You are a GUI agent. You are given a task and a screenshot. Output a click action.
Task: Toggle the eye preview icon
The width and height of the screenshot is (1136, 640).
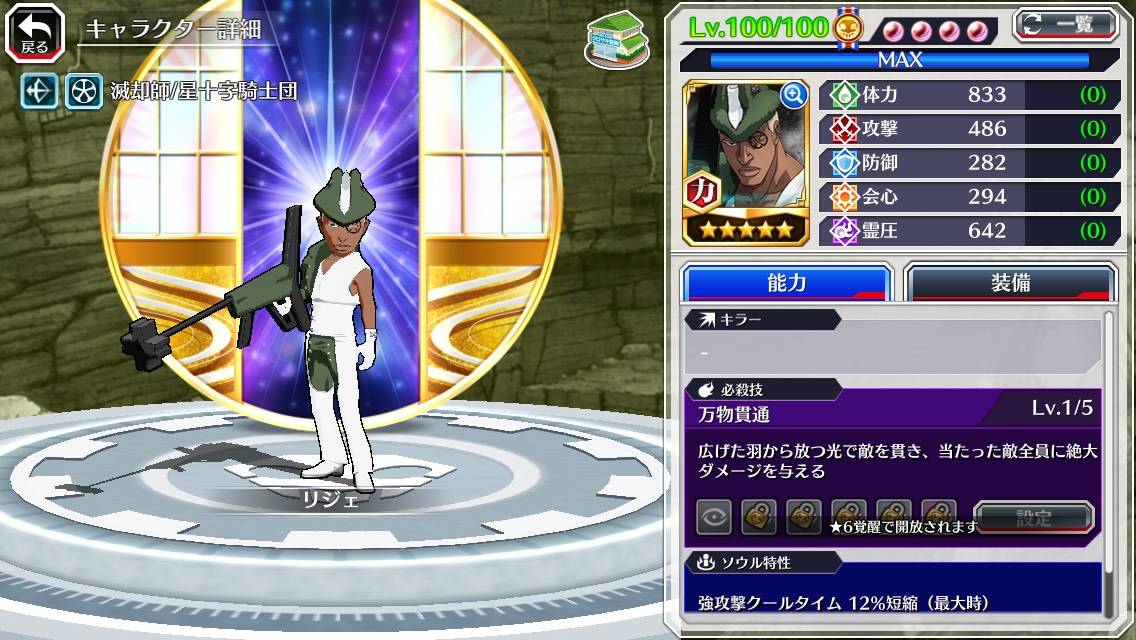[x=714, y=518]
